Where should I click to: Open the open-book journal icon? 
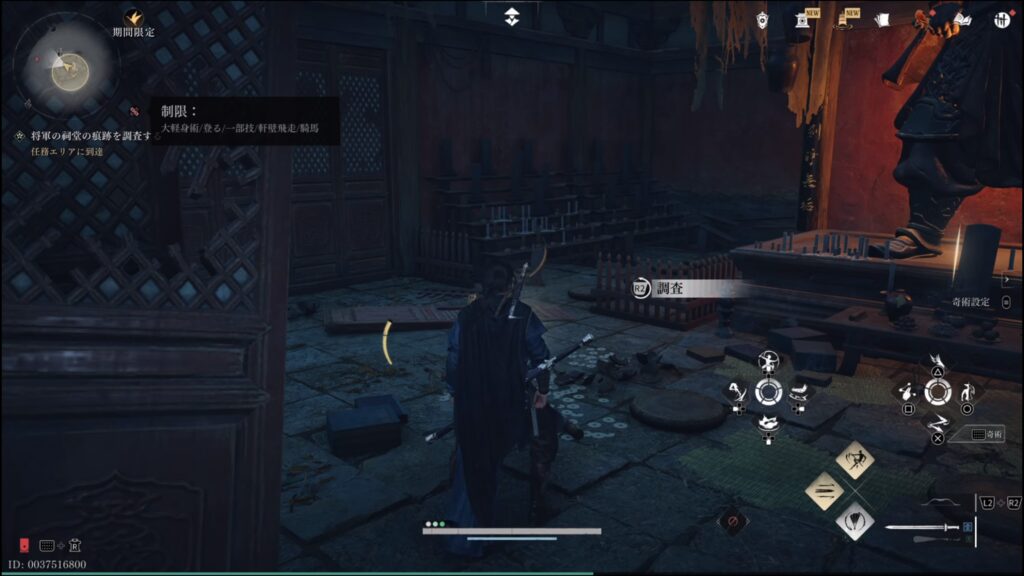point(963,20)
